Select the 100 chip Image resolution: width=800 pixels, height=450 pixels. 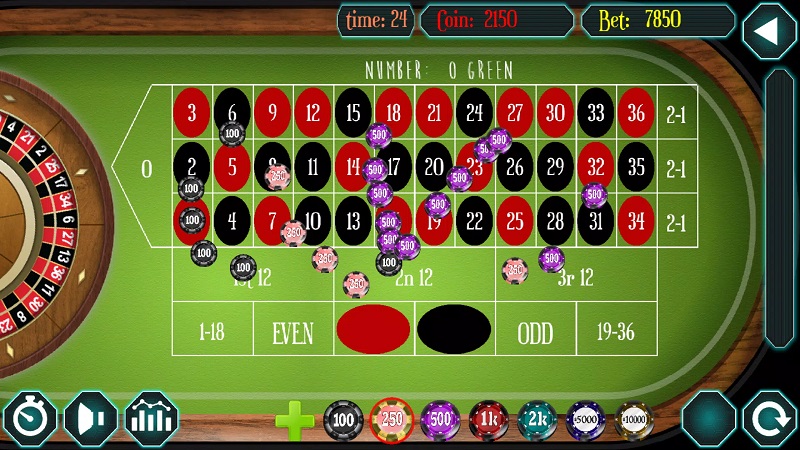pyautogui.click(x=344, y=419)
